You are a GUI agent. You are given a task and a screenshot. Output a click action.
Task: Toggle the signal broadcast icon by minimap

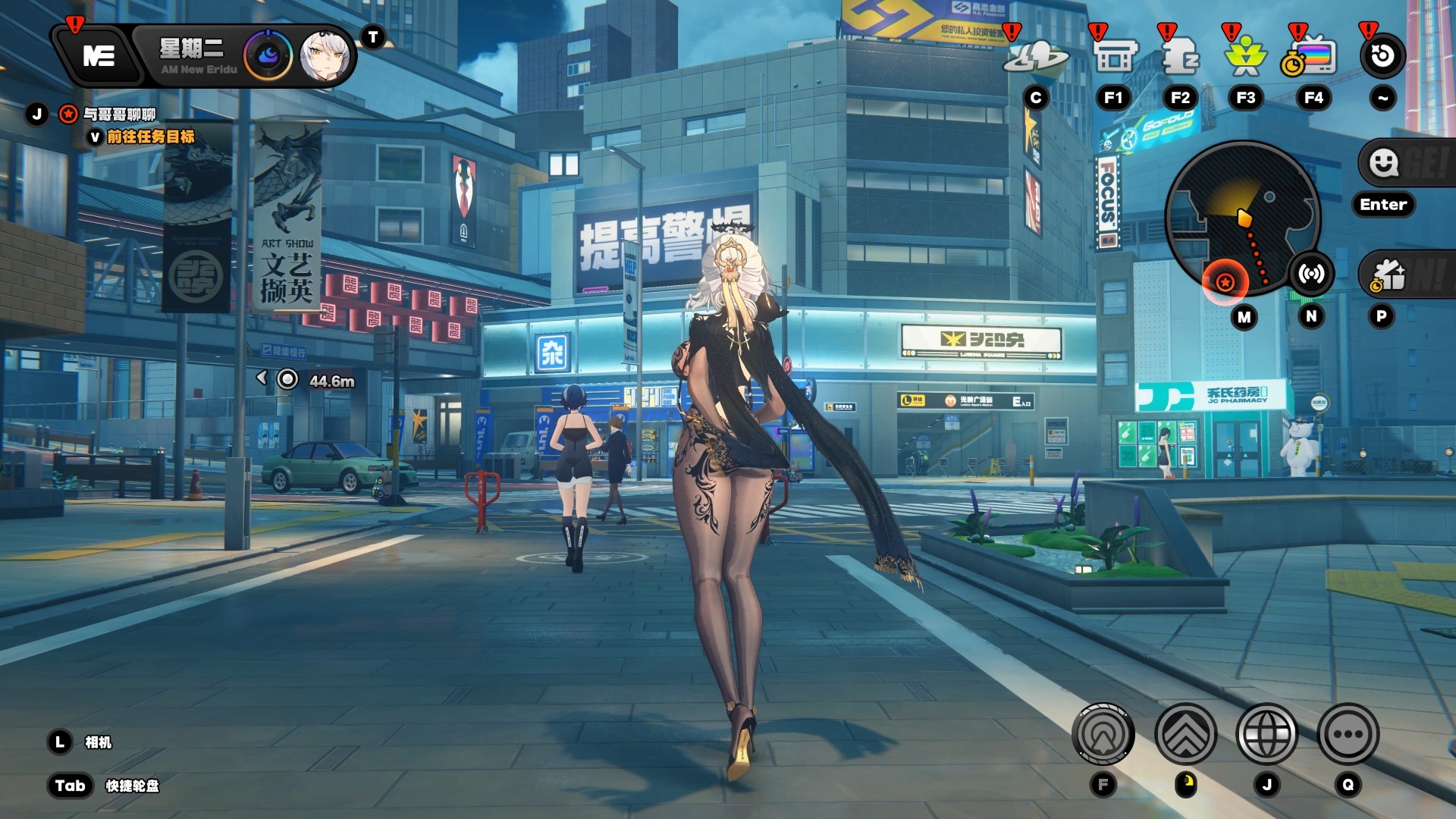[x=1311, y=274]
